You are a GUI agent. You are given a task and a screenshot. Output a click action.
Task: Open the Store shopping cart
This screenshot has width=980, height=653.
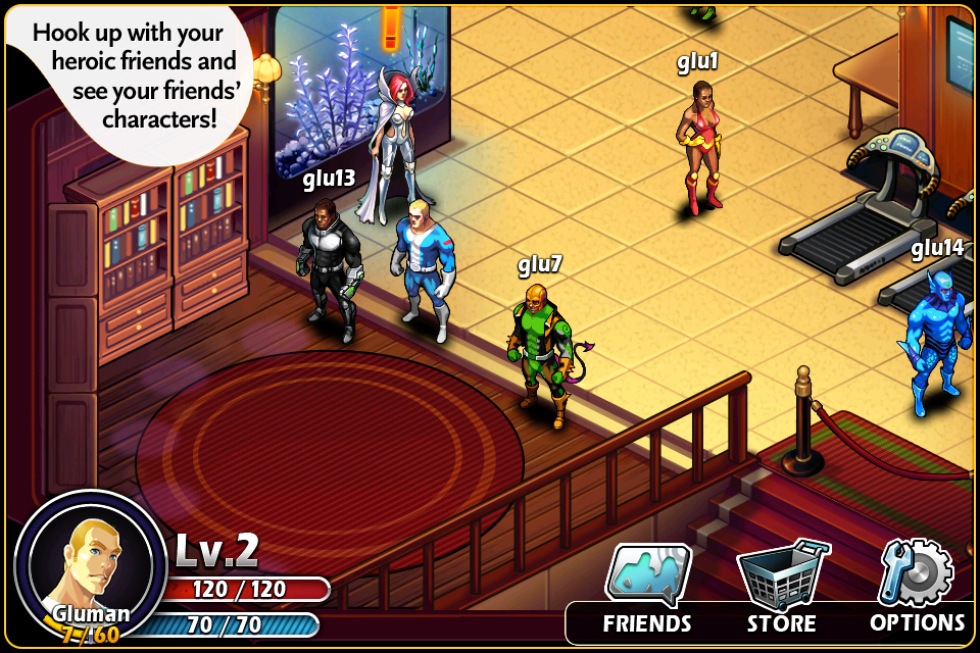click(782, 588)
